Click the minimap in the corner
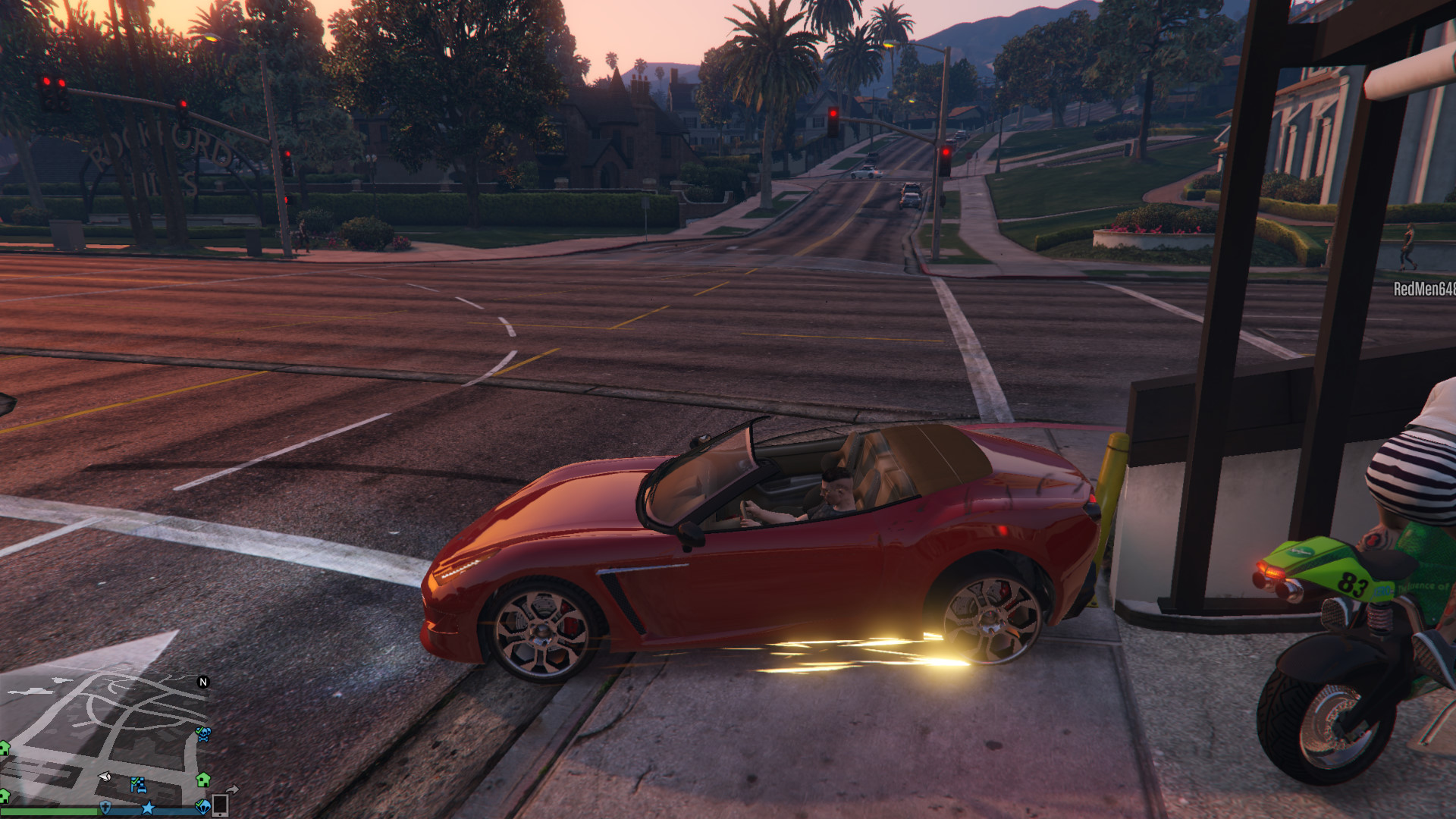This screenshot has width=1456, height=819. point(106,739)
